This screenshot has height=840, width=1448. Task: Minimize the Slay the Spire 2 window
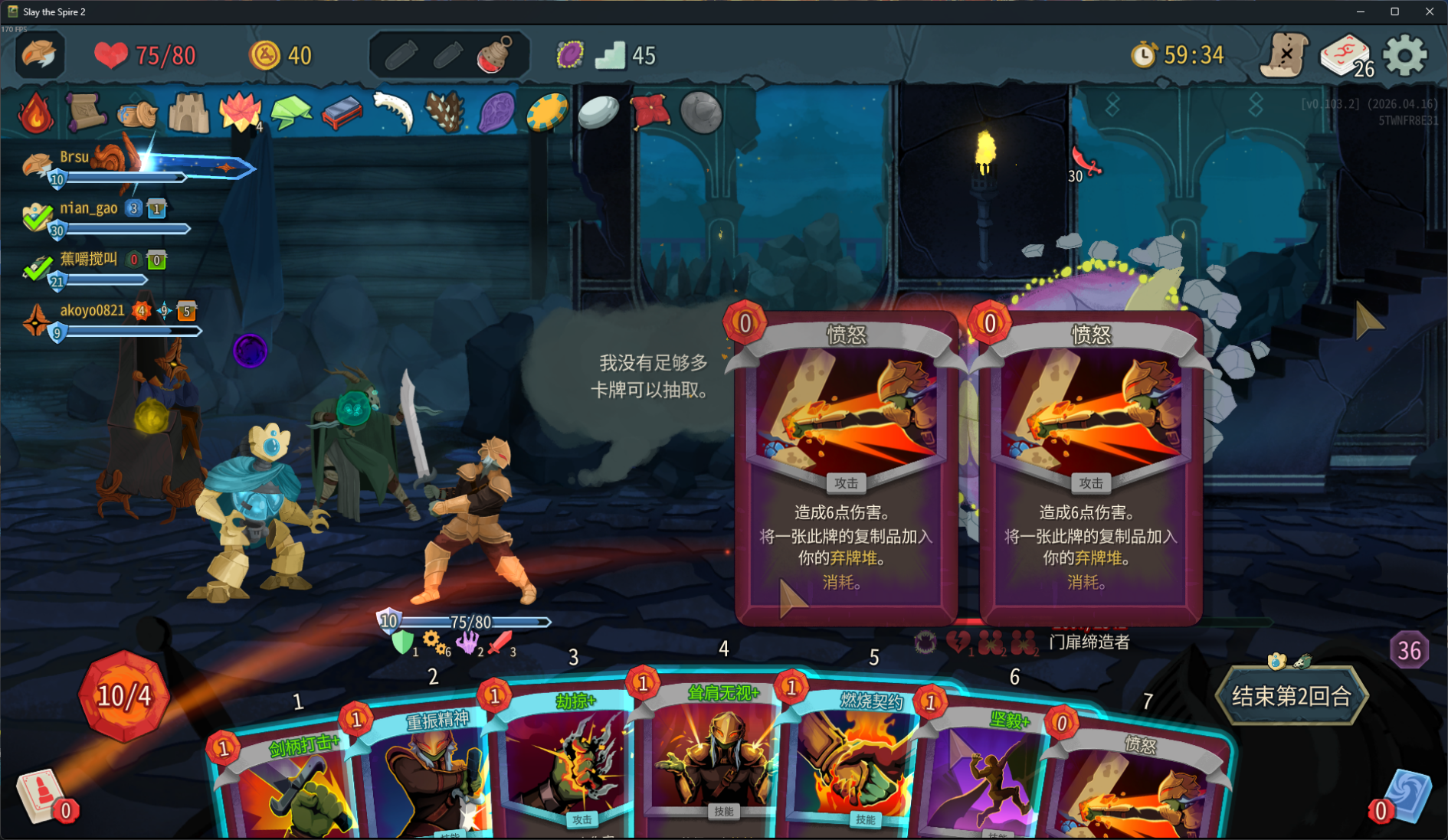(1361, 11)
